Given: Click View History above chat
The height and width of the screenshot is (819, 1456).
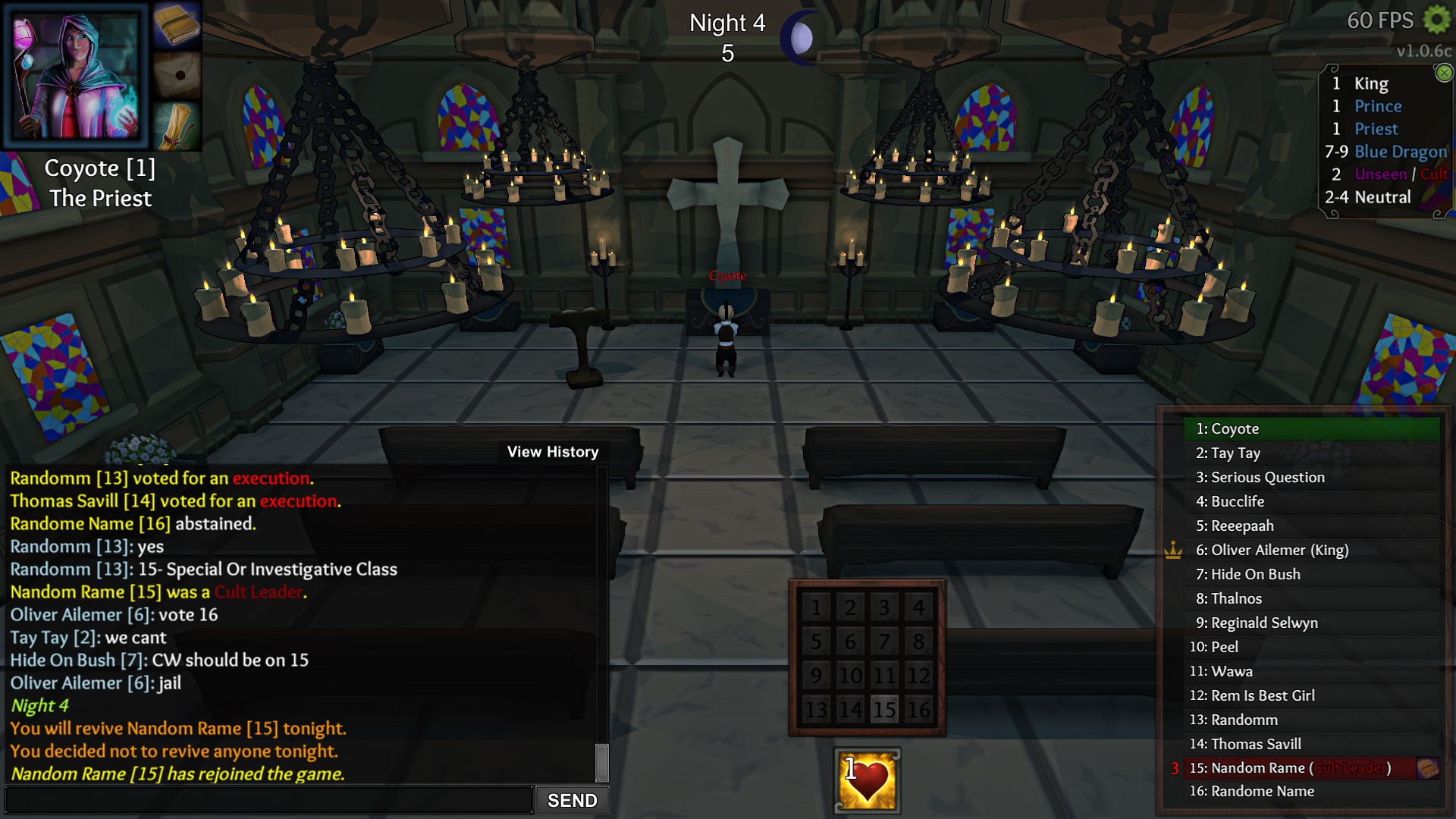Looking at the screenshot, I should [x=553, y=452].
